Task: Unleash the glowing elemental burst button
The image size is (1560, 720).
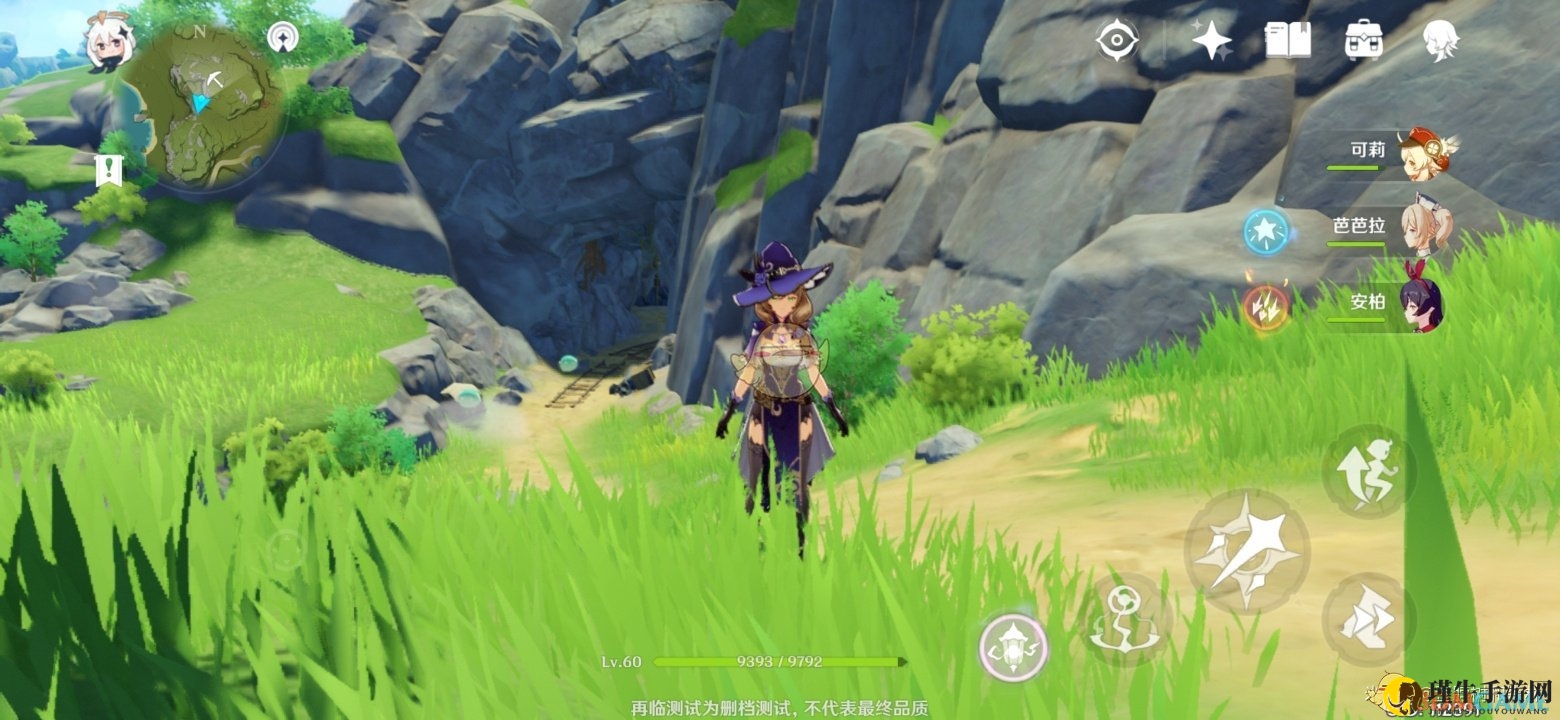Action: tap(1013, 648)
